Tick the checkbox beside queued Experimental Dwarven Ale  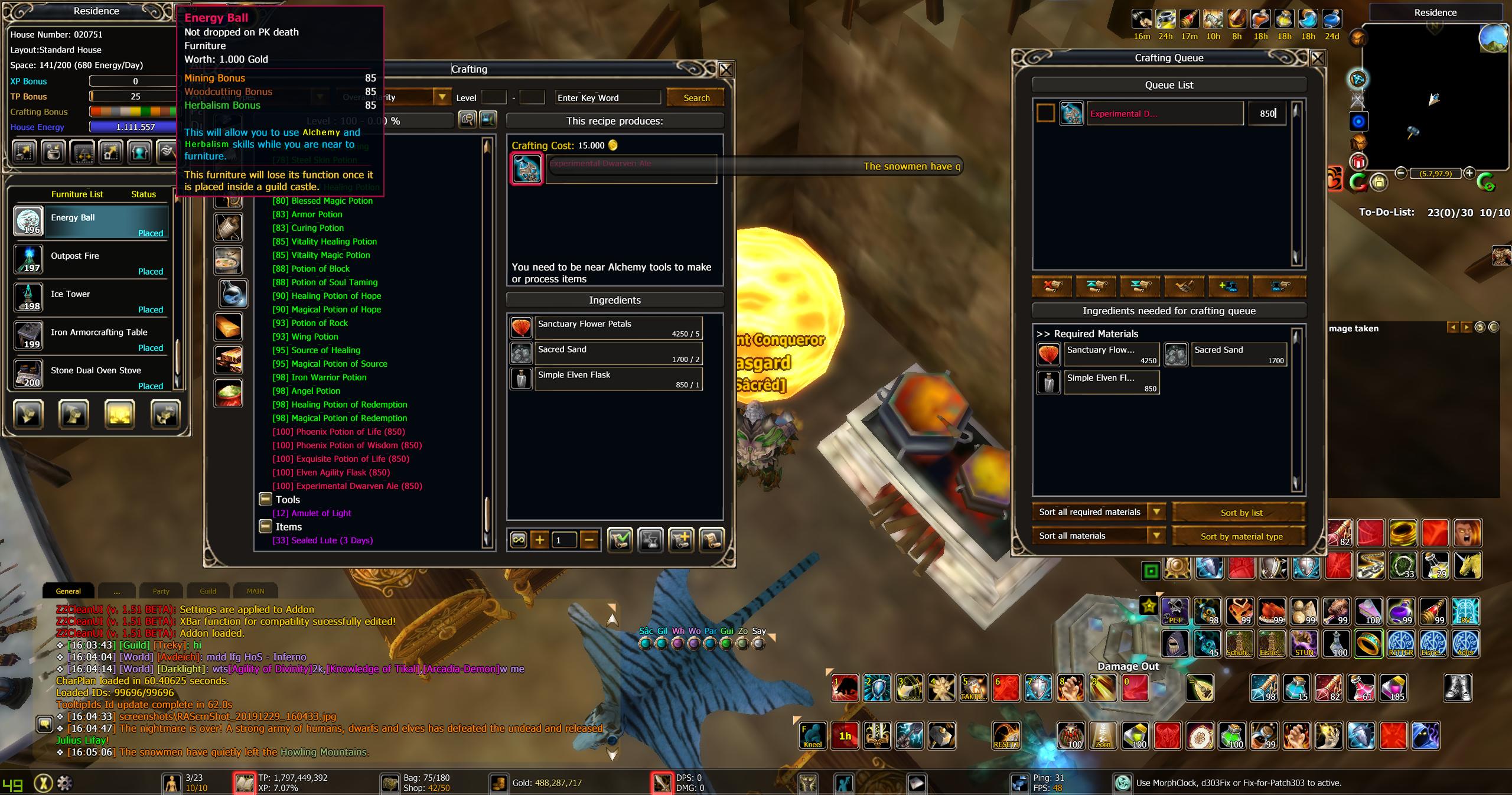pos(1045,113)
